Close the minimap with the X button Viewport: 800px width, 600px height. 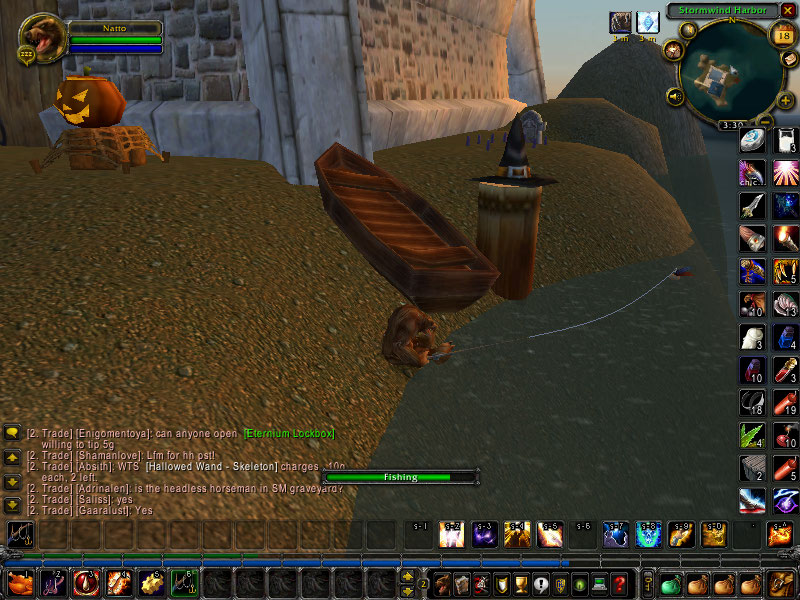click(x=787, y=10)
